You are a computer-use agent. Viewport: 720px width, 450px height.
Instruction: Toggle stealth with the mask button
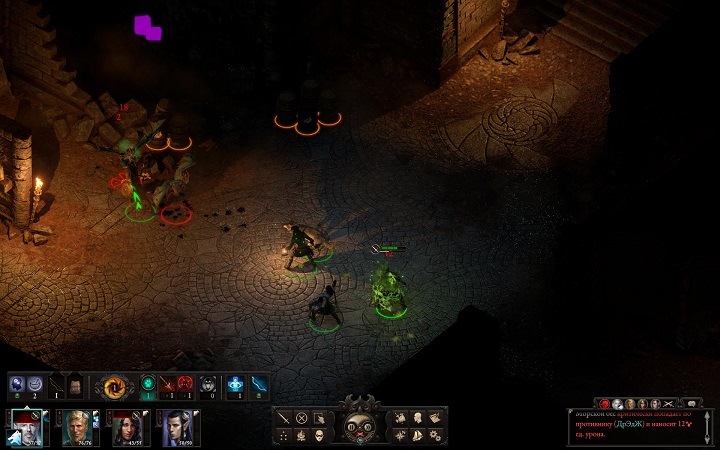pos(318,435)
